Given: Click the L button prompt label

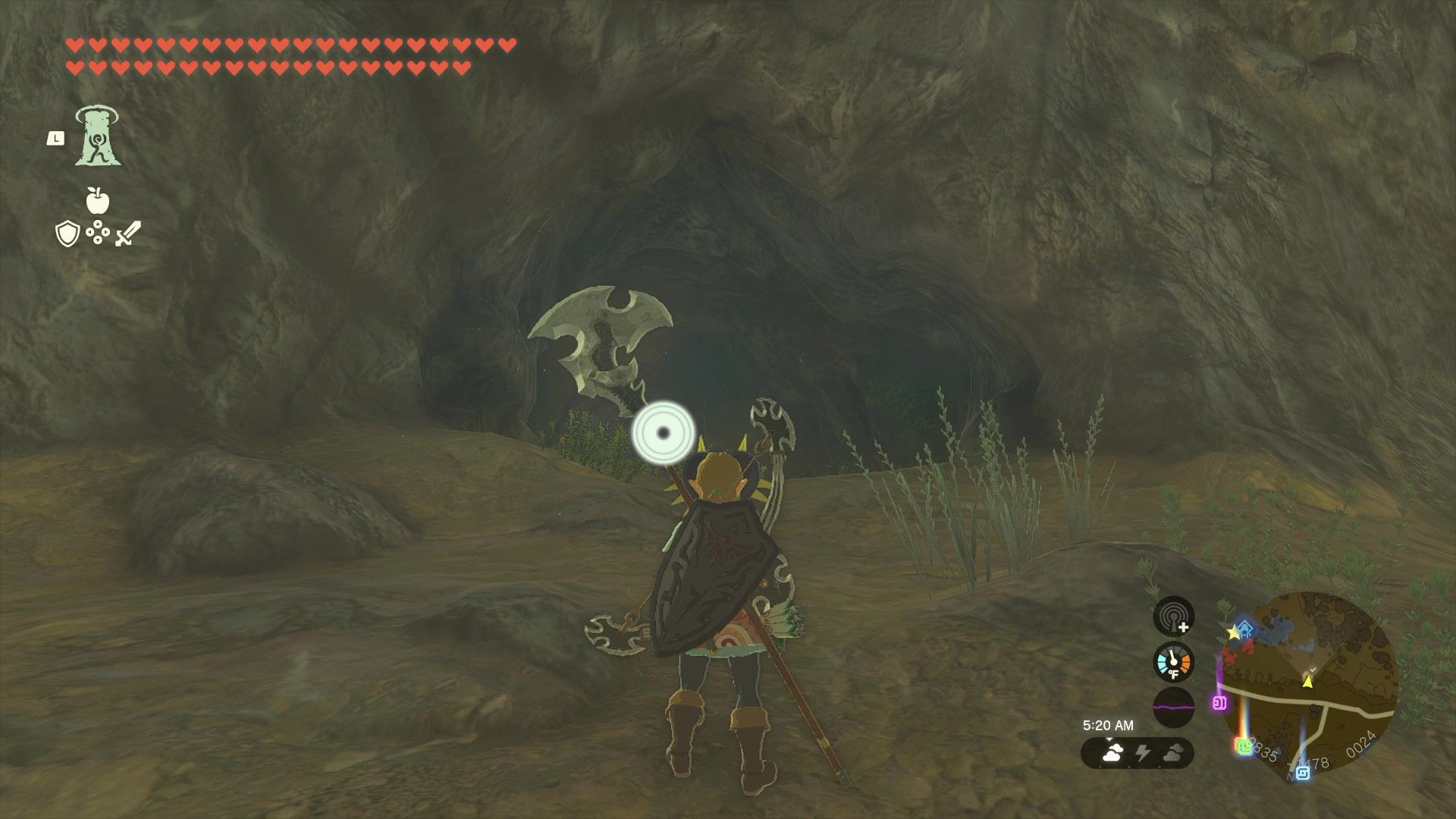Looking at the screenshot, I should 55,138.
